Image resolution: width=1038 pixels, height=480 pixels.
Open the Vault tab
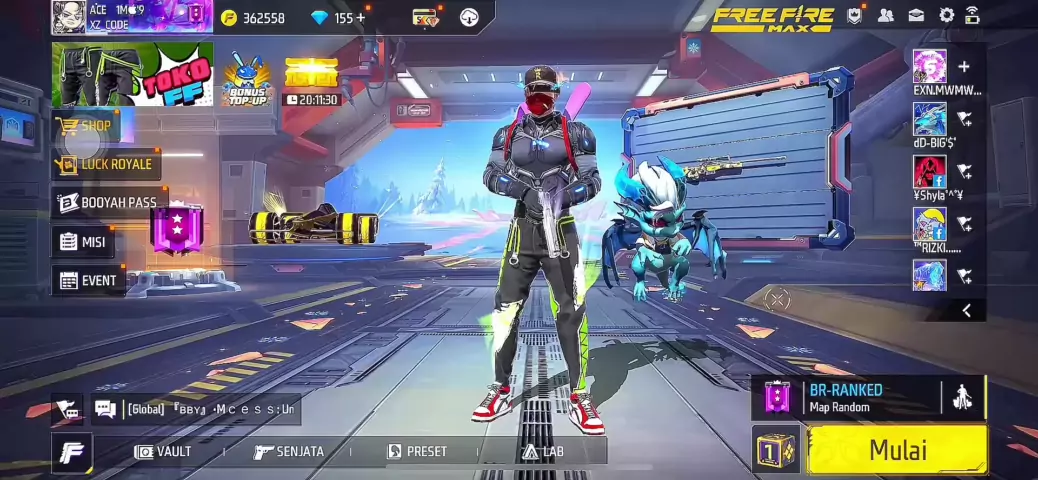(163, 452)
